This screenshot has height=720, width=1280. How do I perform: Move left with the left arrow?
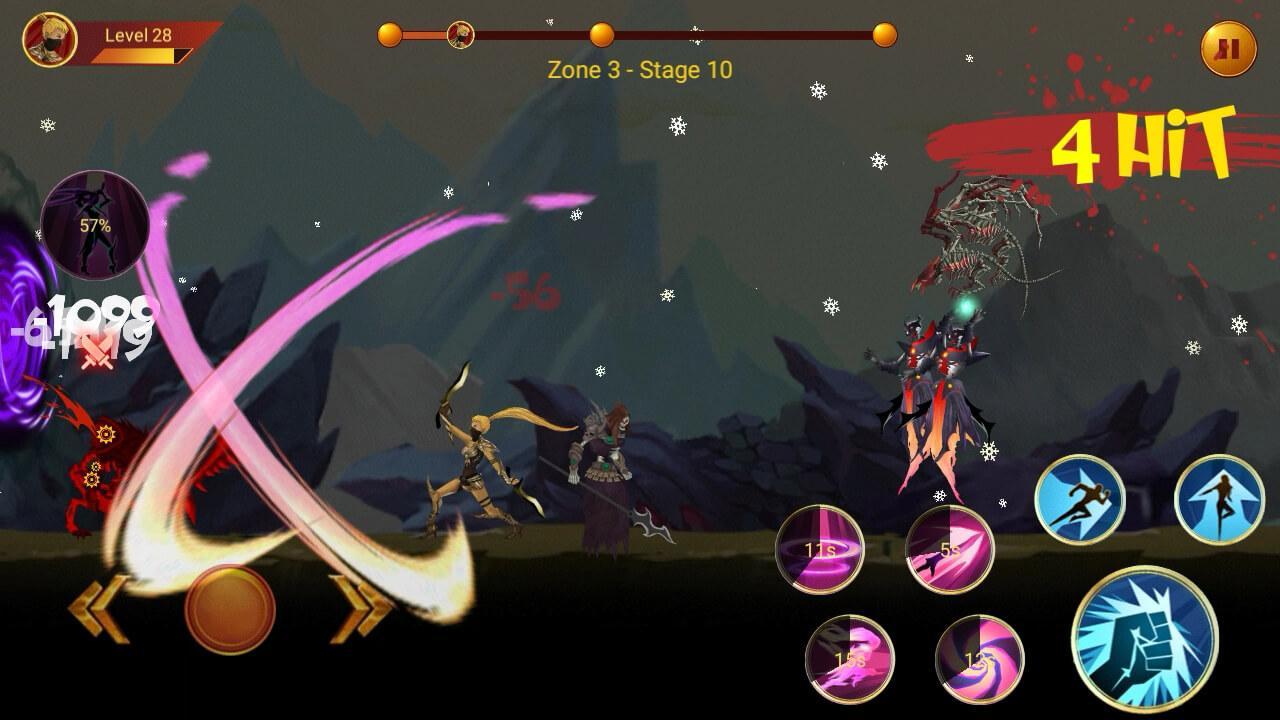100,608
